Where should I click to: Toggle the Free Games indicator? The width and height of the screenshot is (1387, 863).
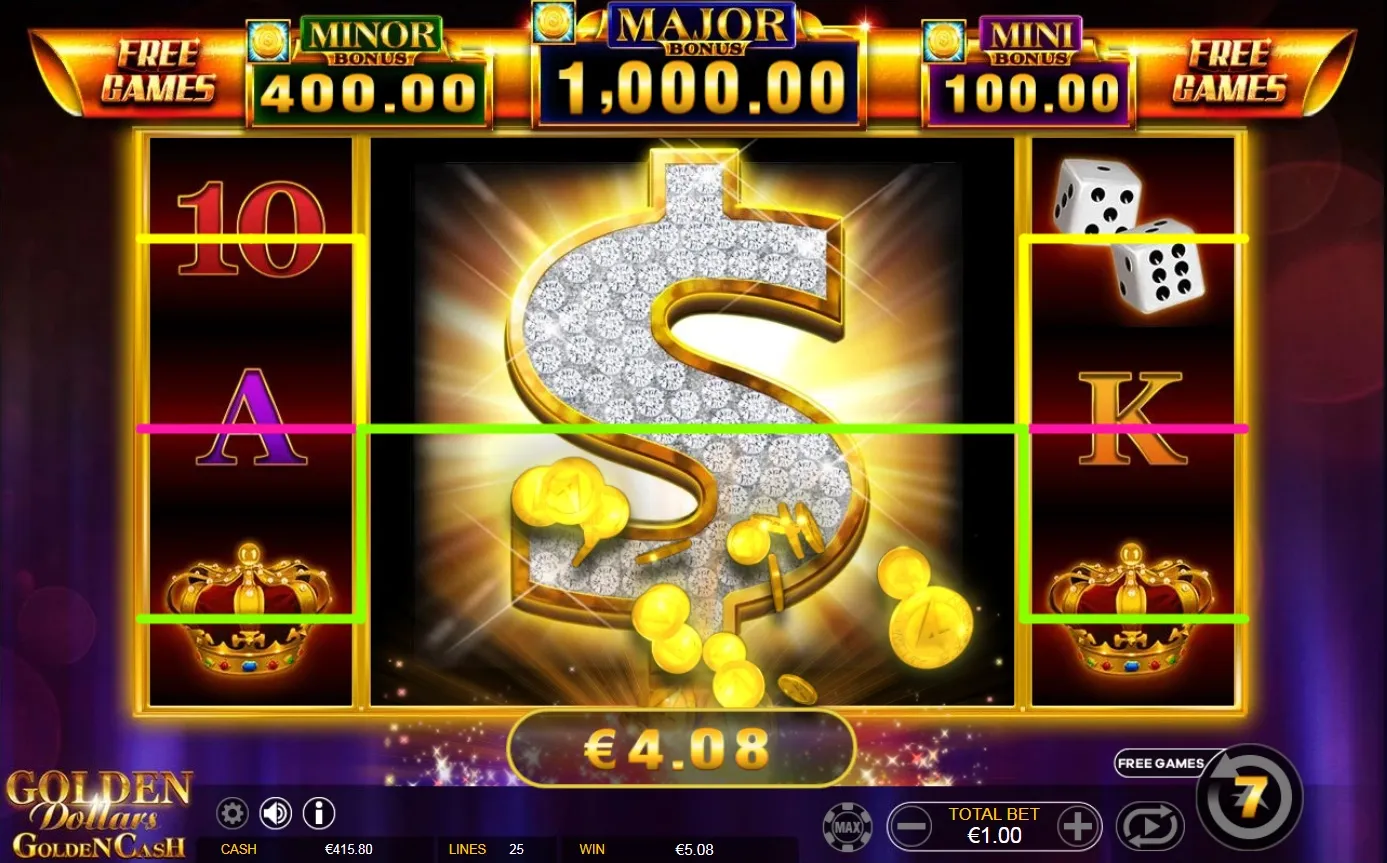(1160, 763)
